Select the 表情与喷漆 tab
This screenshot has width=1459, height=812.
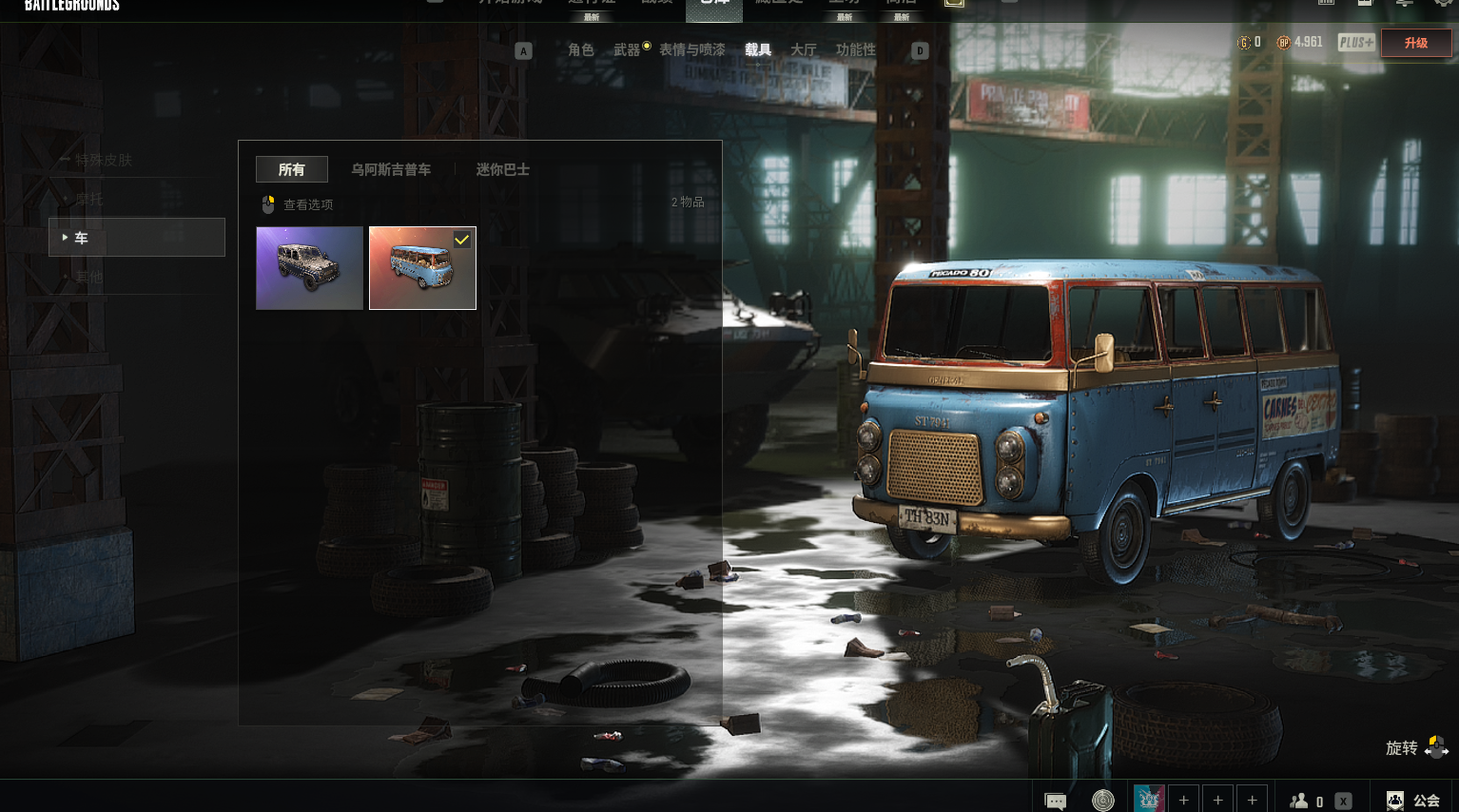pos(691,49)
